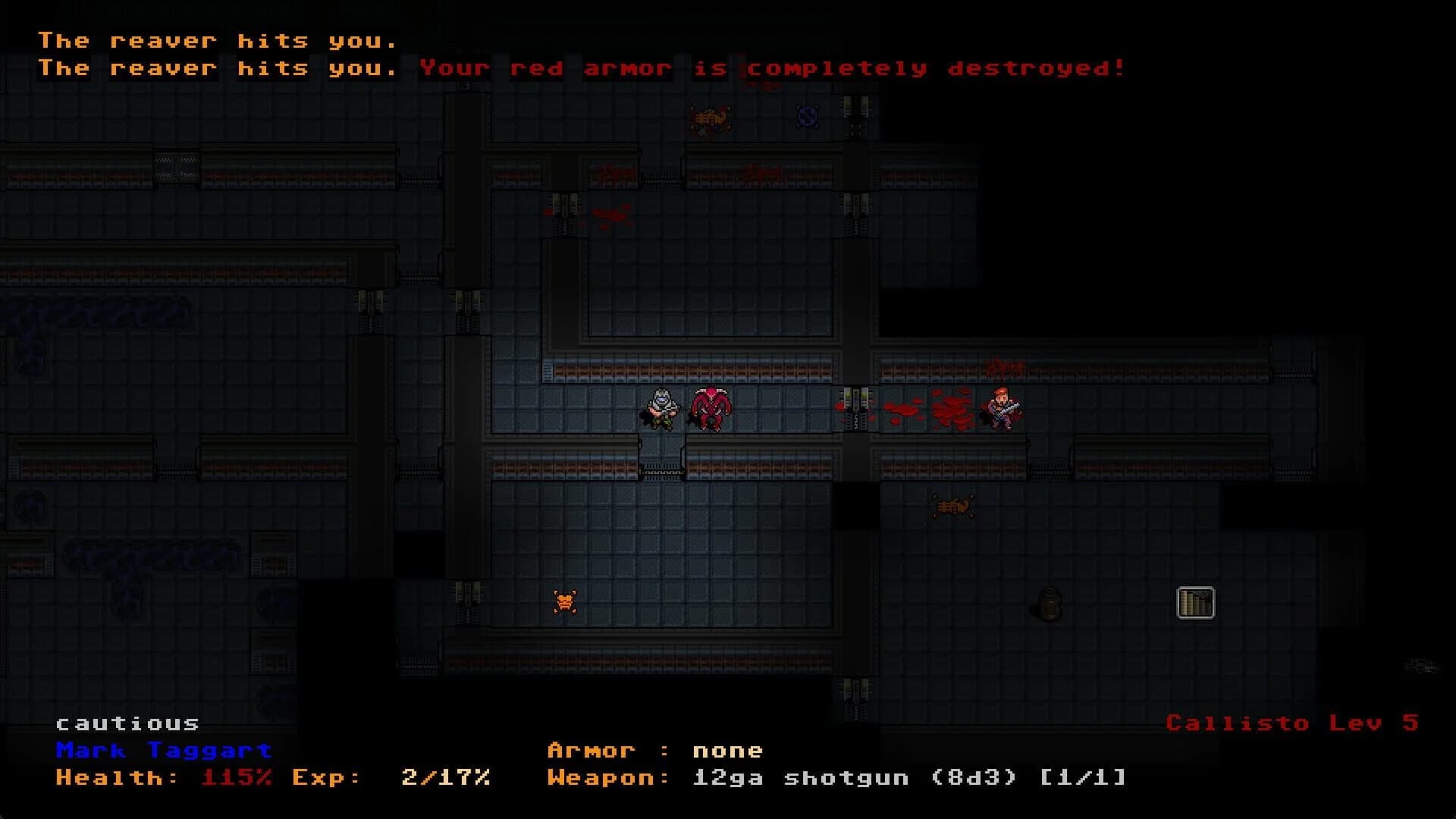The width and height of the screenshot is (1456, 819).
Task: Click the player character Mark Taggart on the map
Action: click(x=660, y=408)
